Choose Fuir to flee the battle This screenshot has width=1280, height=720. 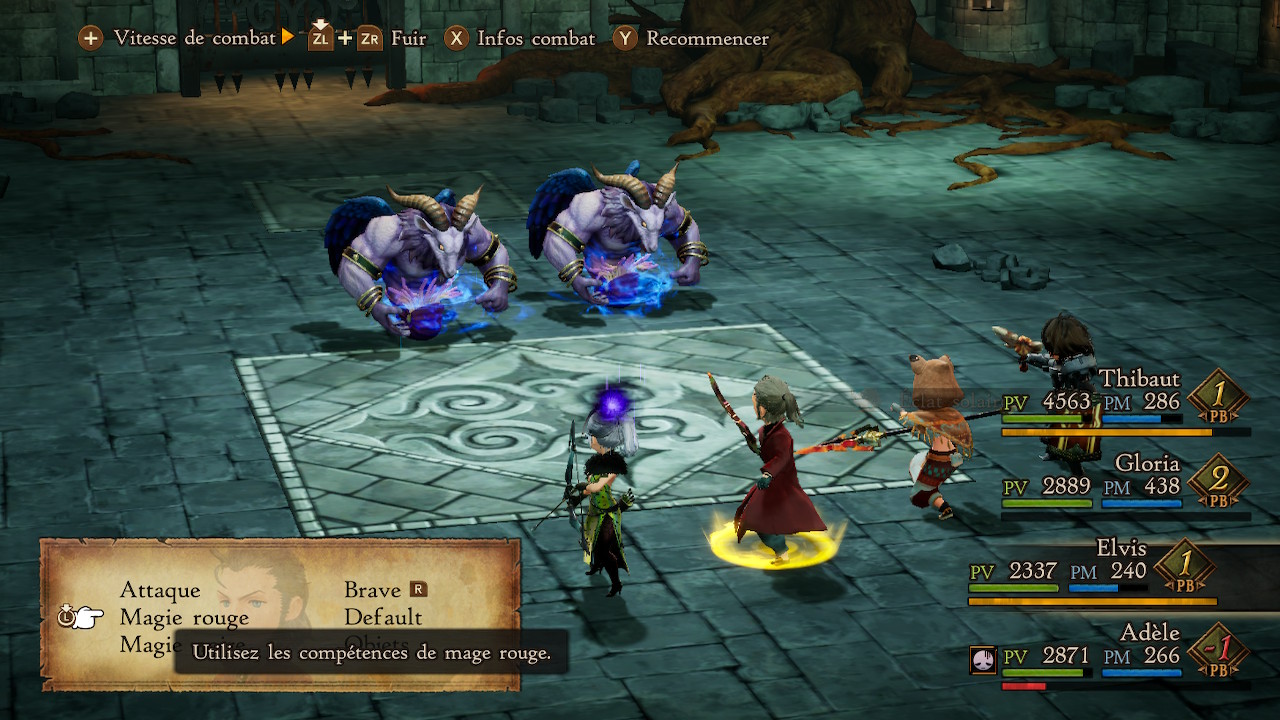pyautogui.click(x=367, y=39)
